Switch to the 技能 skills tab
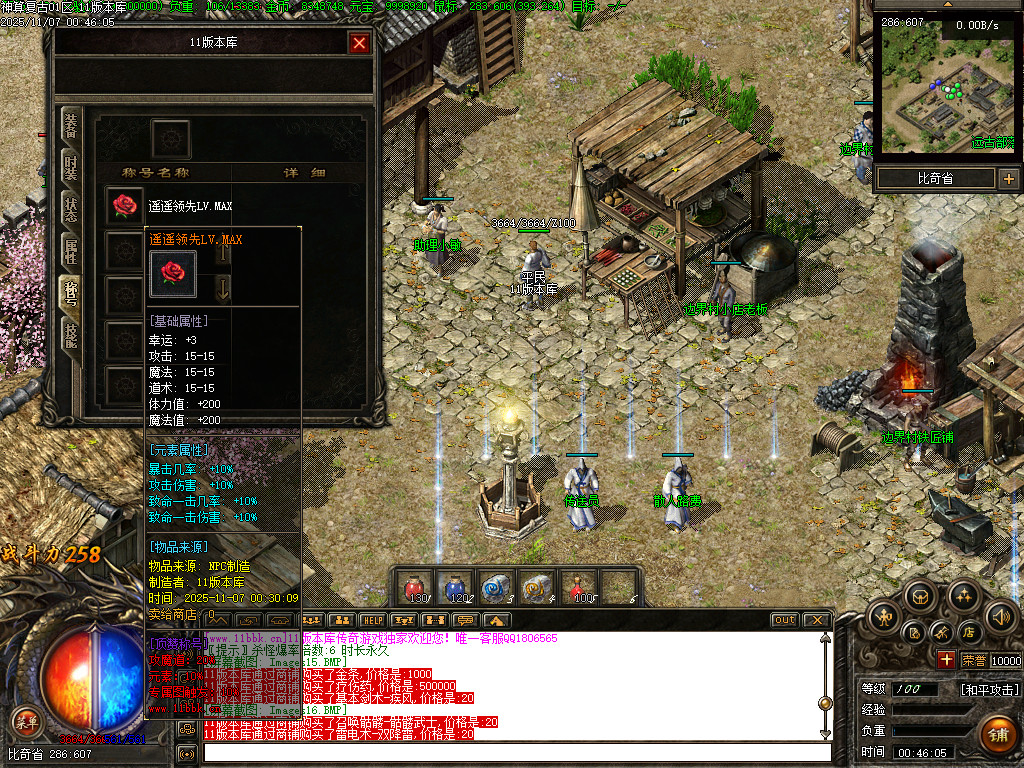 71,335
